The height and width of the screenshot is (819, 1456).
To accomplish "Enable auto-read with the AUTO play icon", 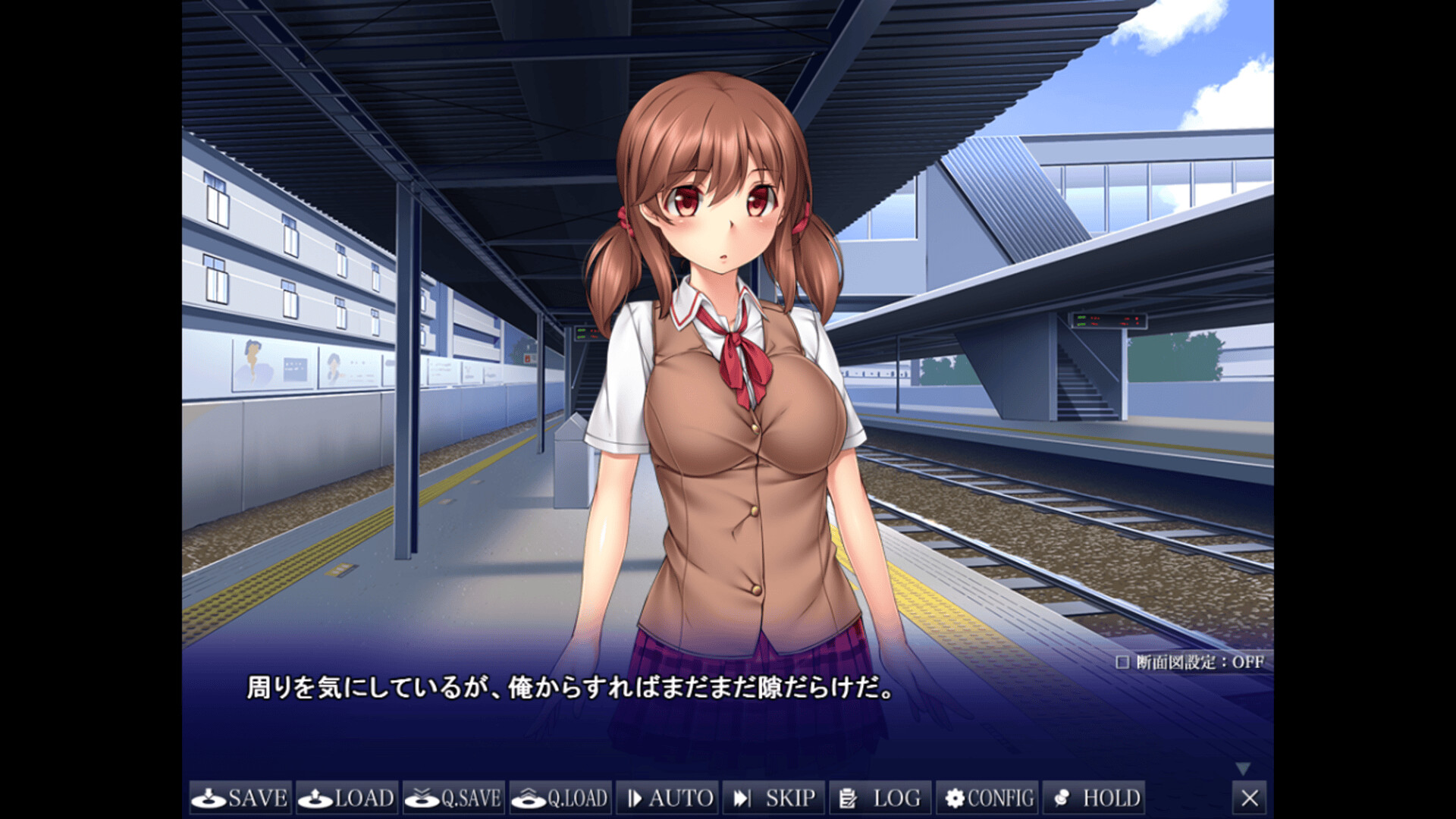I will point(634,798).
